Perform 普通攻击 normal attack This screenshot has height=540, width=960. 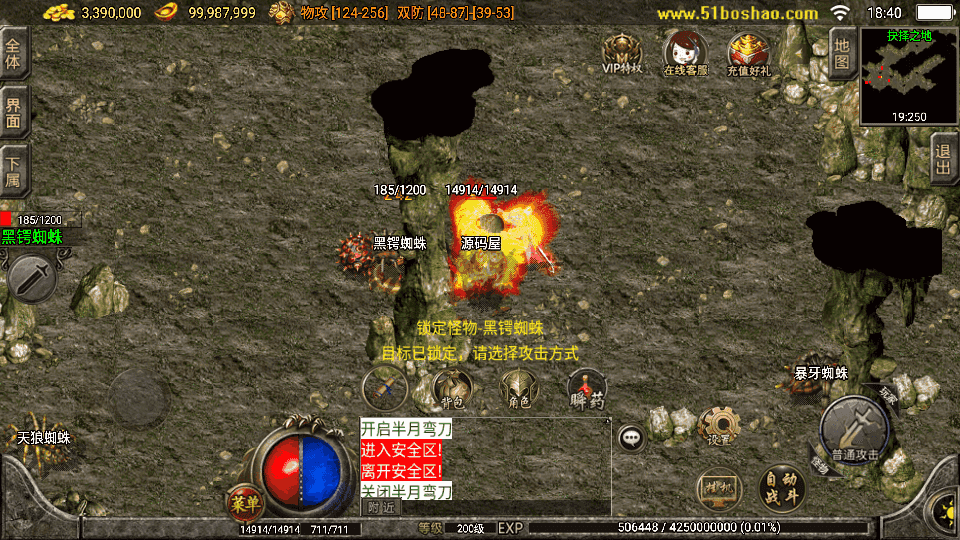pos(853,432)
